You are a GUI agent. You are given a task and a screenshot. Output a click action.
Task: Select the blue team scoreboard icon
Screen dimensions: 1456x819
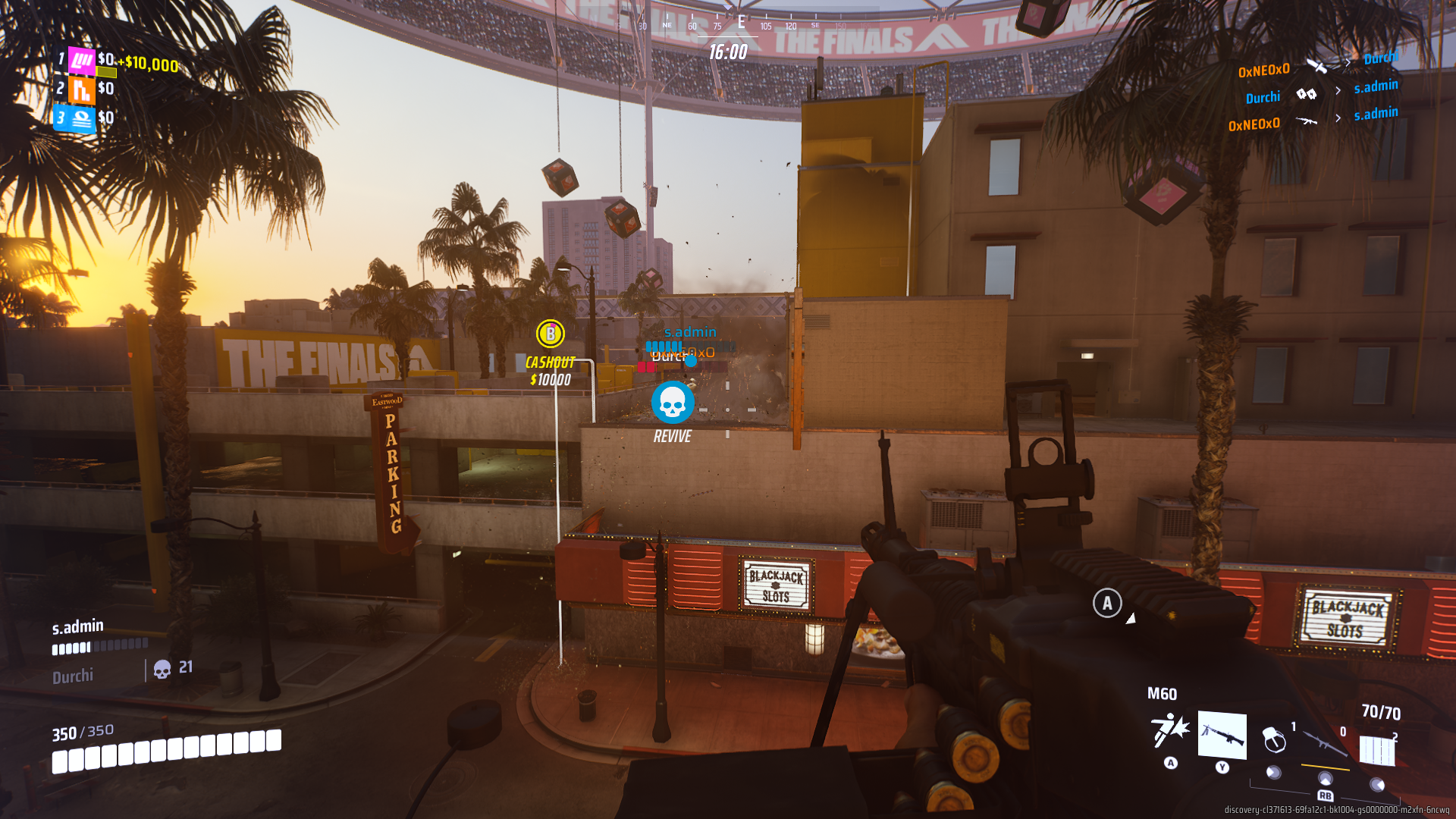coord(82,119)
